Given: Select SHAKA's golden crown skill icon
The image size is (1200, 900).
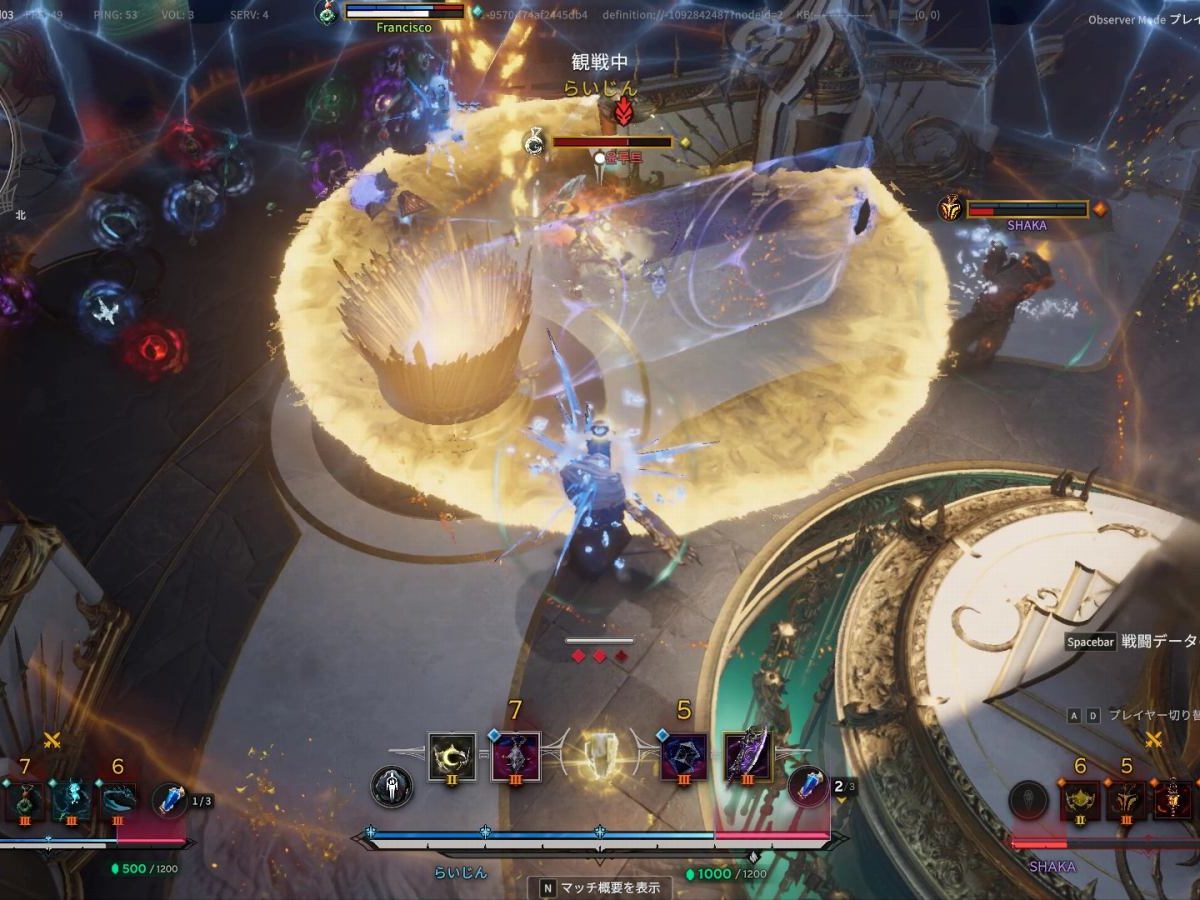Looking at the screenshot, I should coord(1080,800).
